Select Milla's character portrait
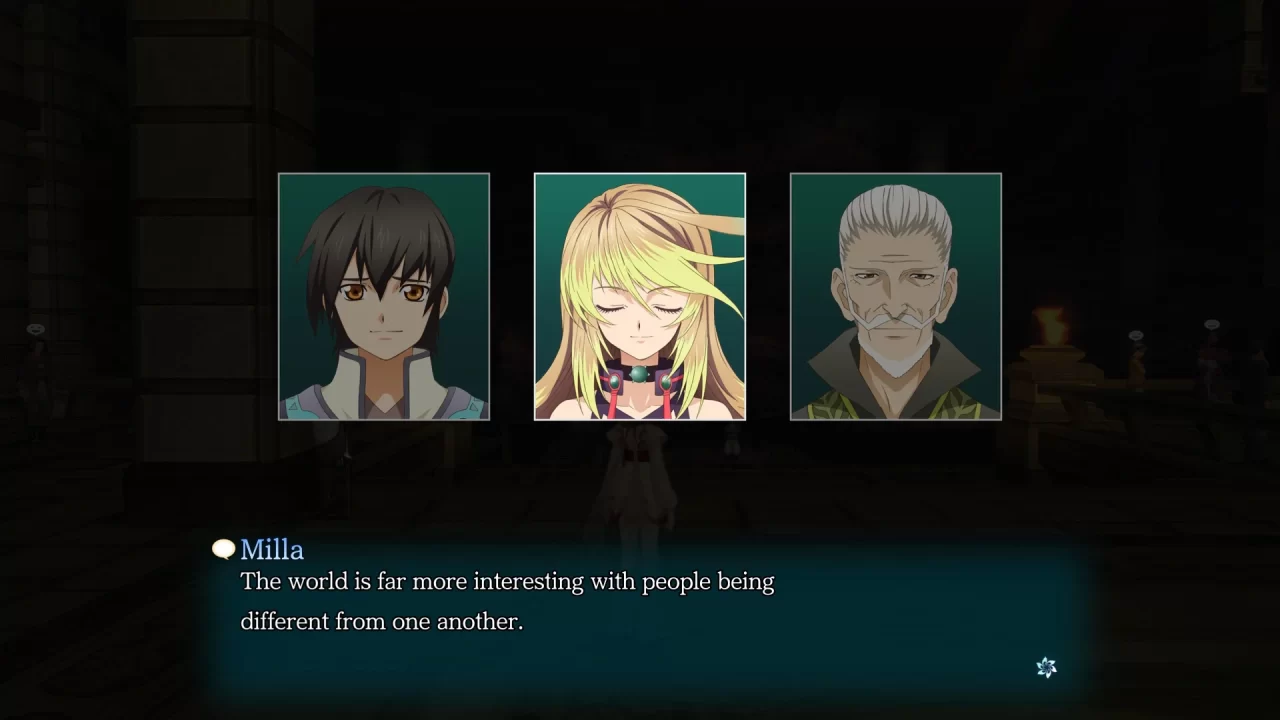 (x=639, y=295)
